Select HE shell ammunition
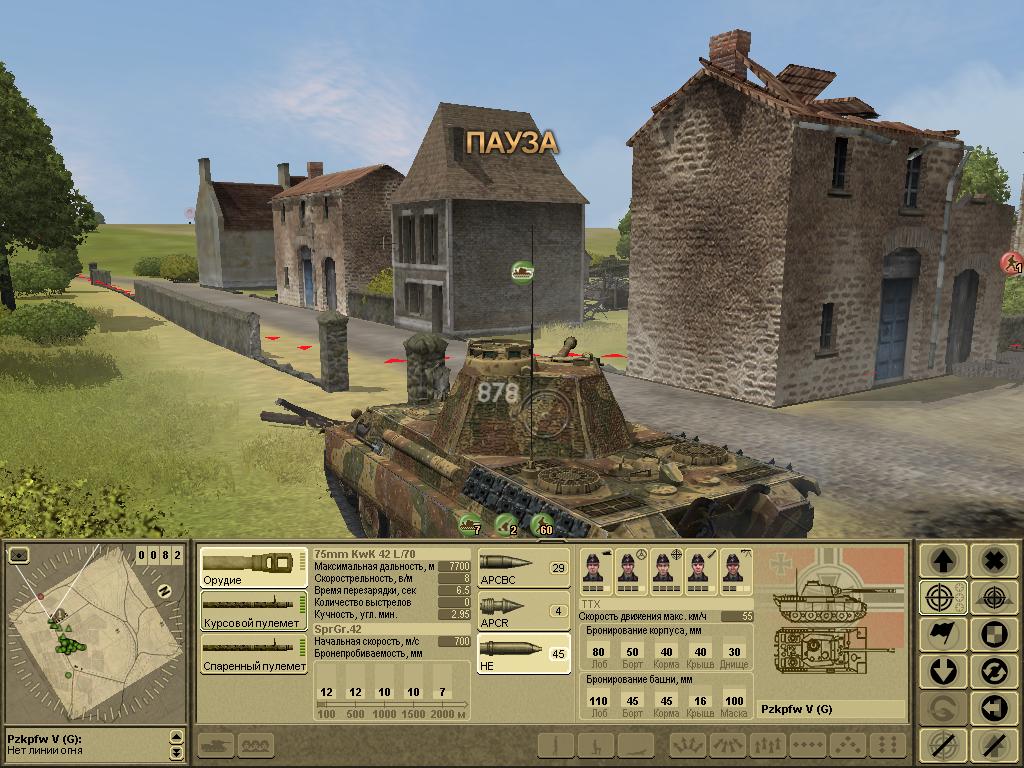The image size is (1024, 768). click(x=523, y=654)
